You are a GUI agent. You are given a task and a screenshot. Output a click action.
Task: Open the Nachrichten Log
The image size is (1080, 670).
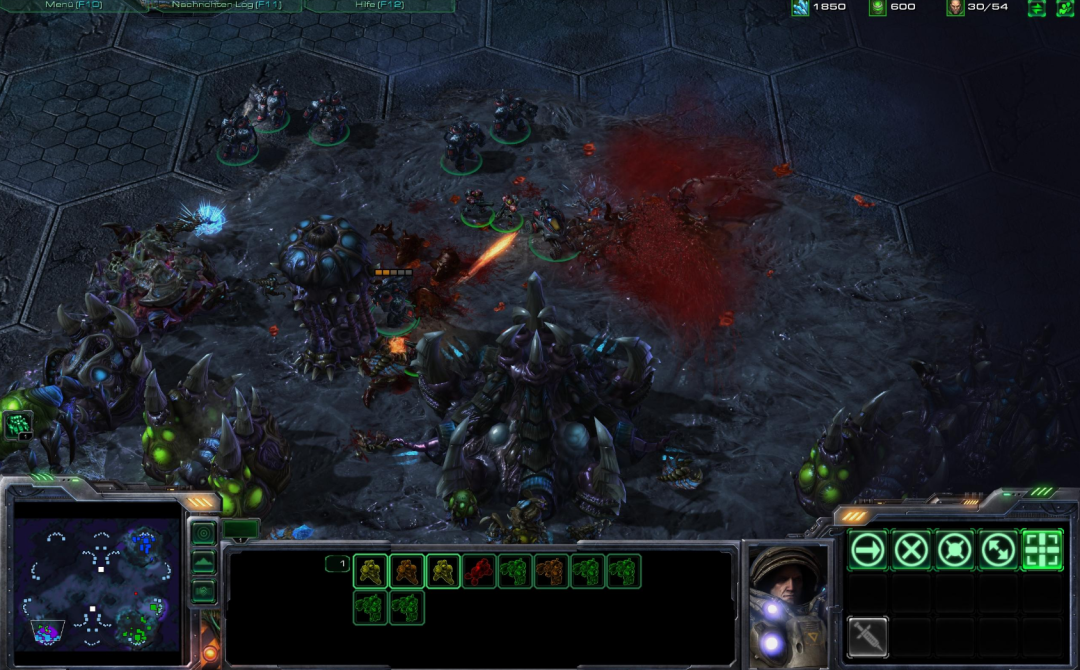227,5
